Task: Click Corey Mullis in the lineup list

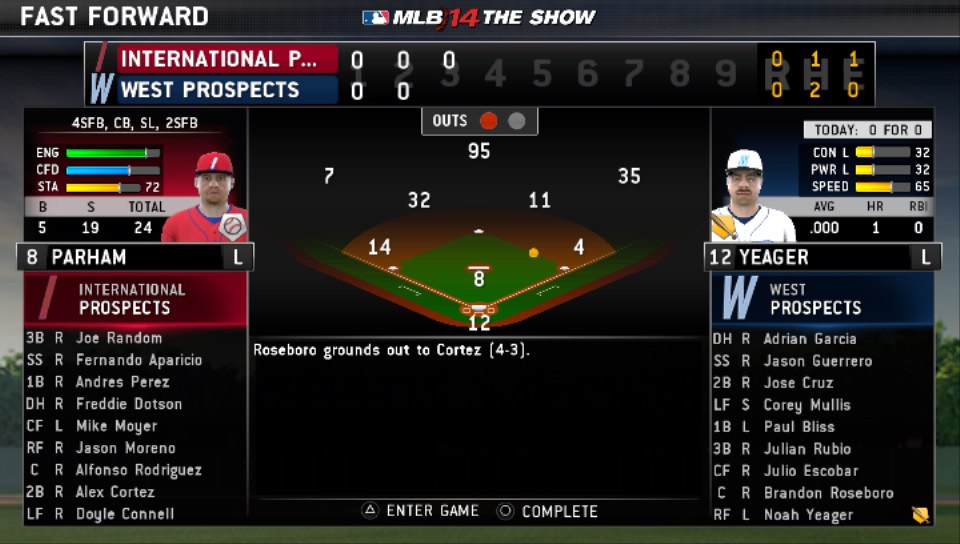Action: coord(806,405)
